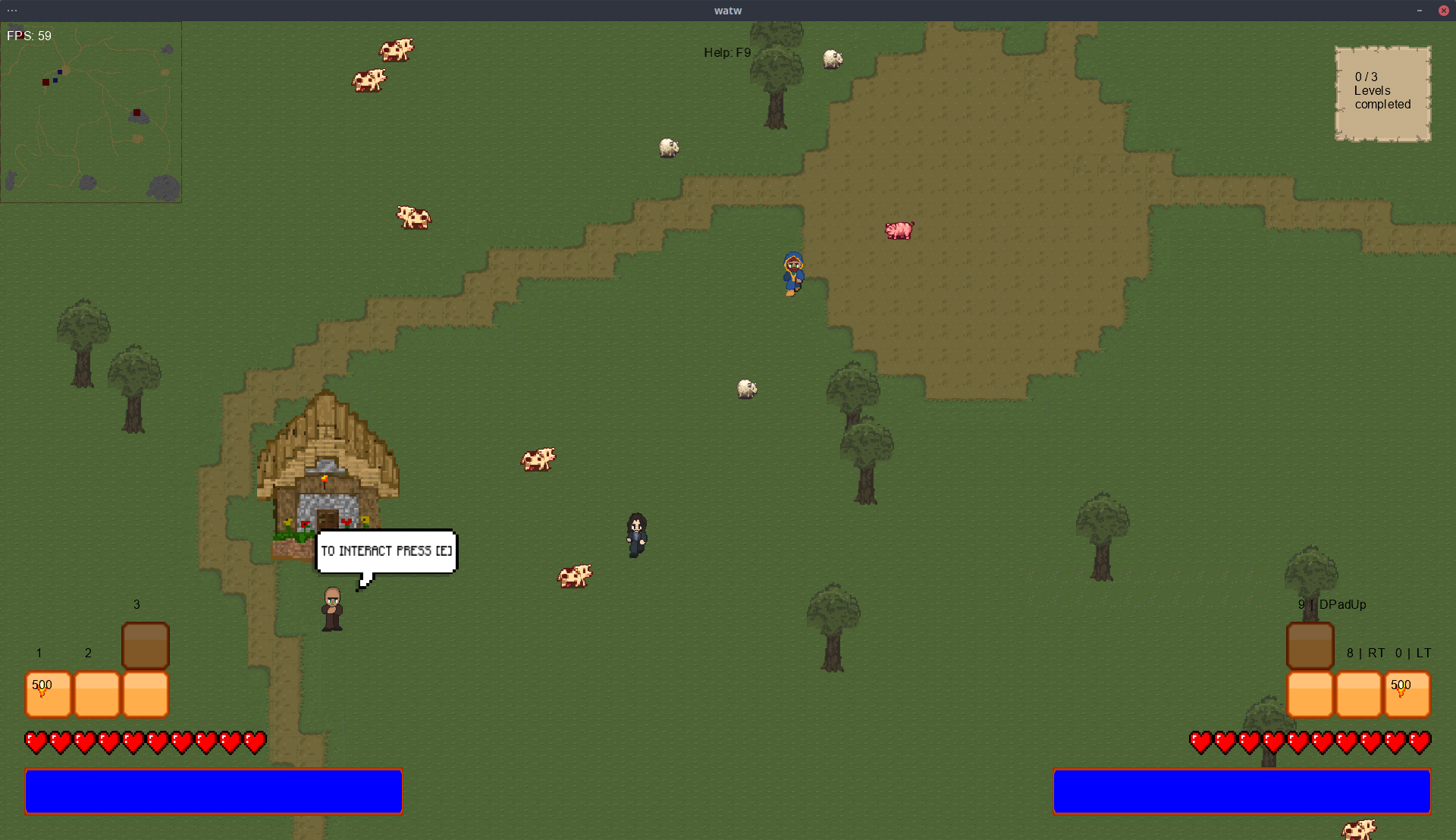
Task: Close the watw game window
Action: point(1443,11)
